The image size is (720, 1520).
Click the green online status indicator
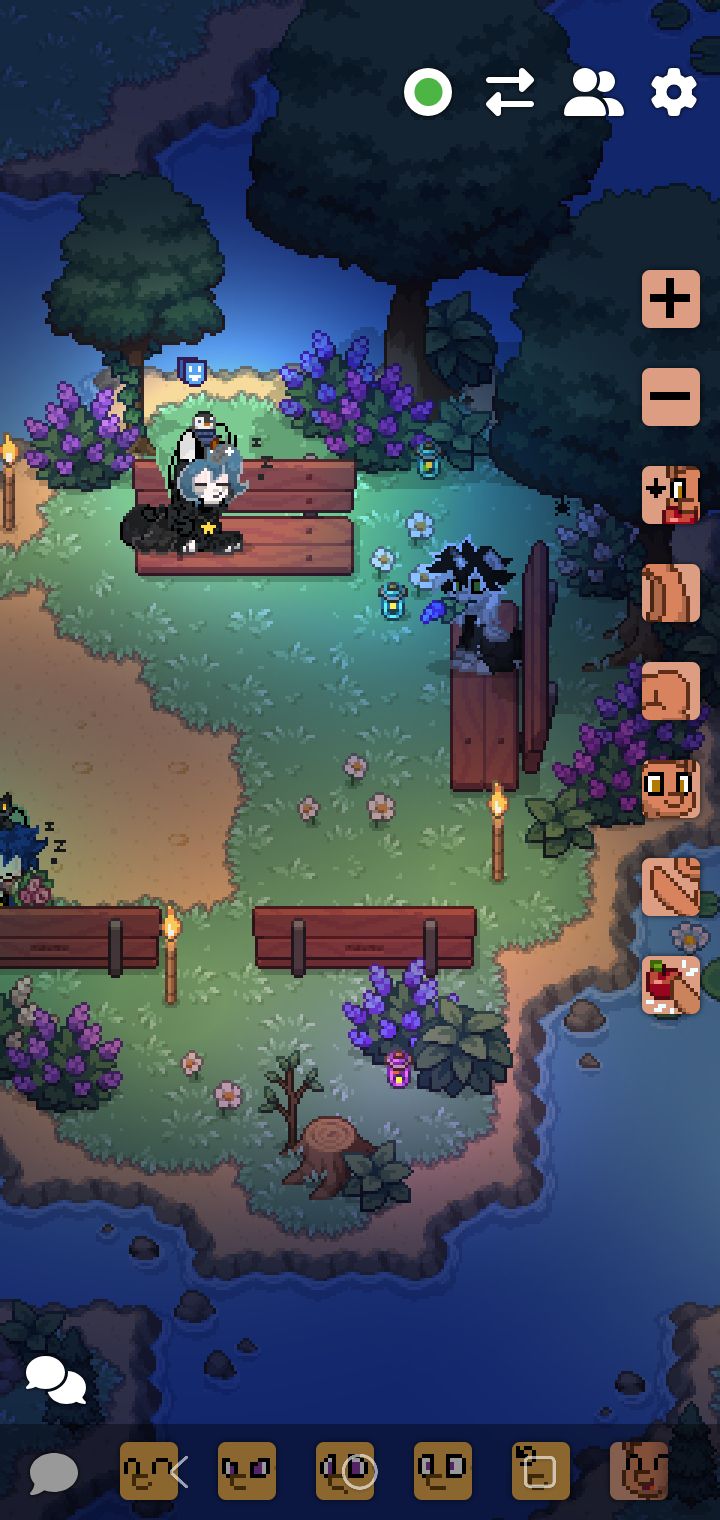coord(428,93)
